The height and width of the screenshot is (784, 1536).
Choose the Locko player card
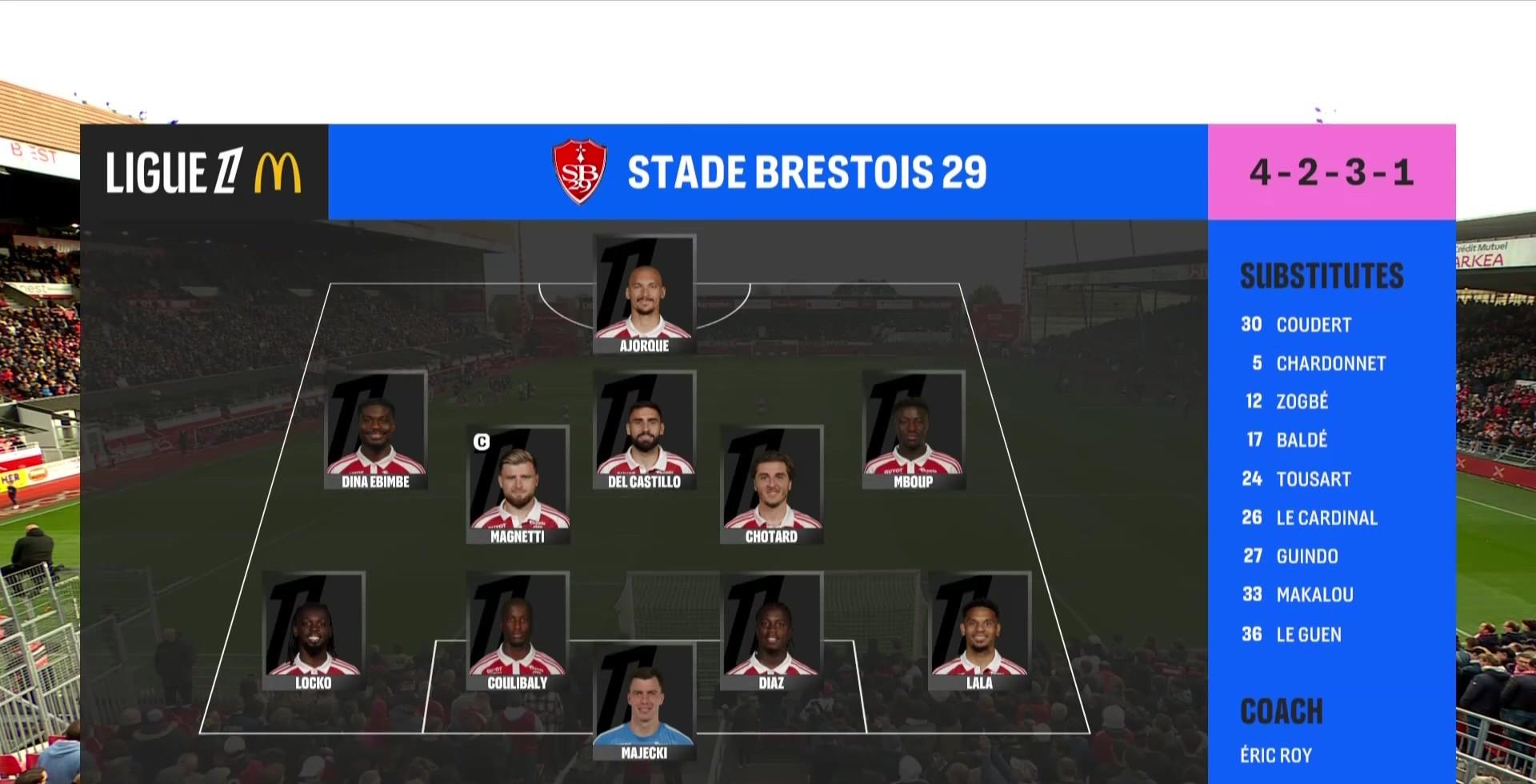coord(314,631)
